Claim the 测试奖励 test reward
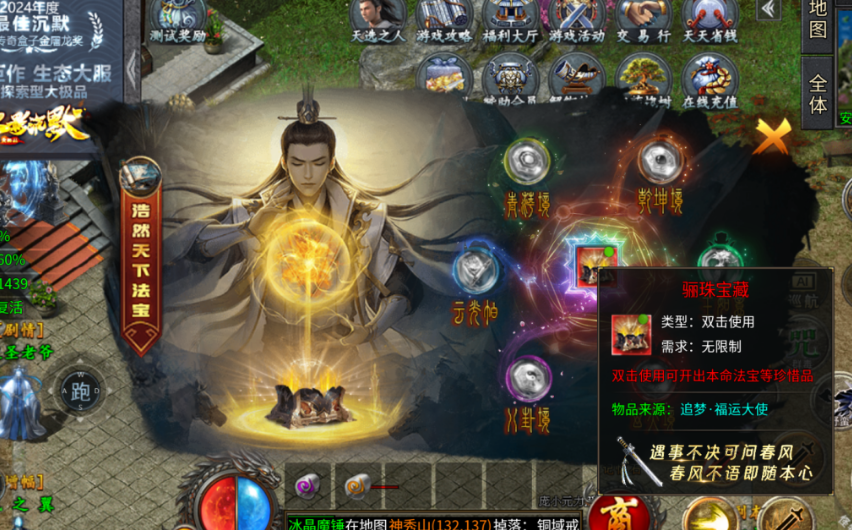This screenshot has height=530, width=852. [178, 20]
